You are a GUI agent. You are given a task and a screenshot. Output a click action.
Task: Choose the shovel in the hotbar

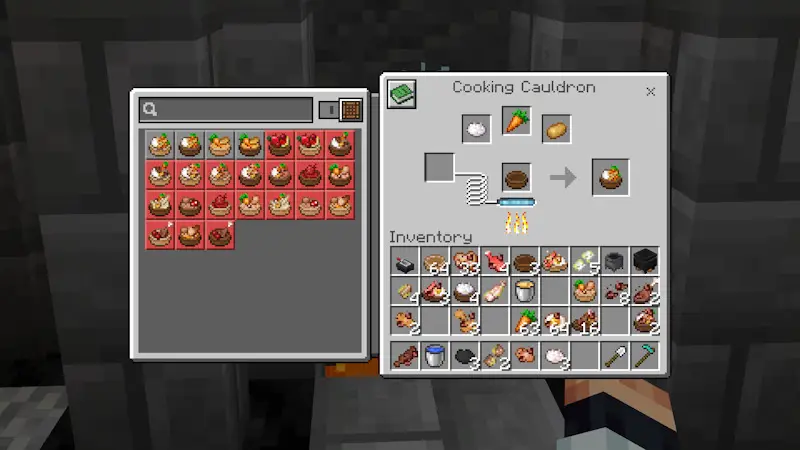point(615,356)
